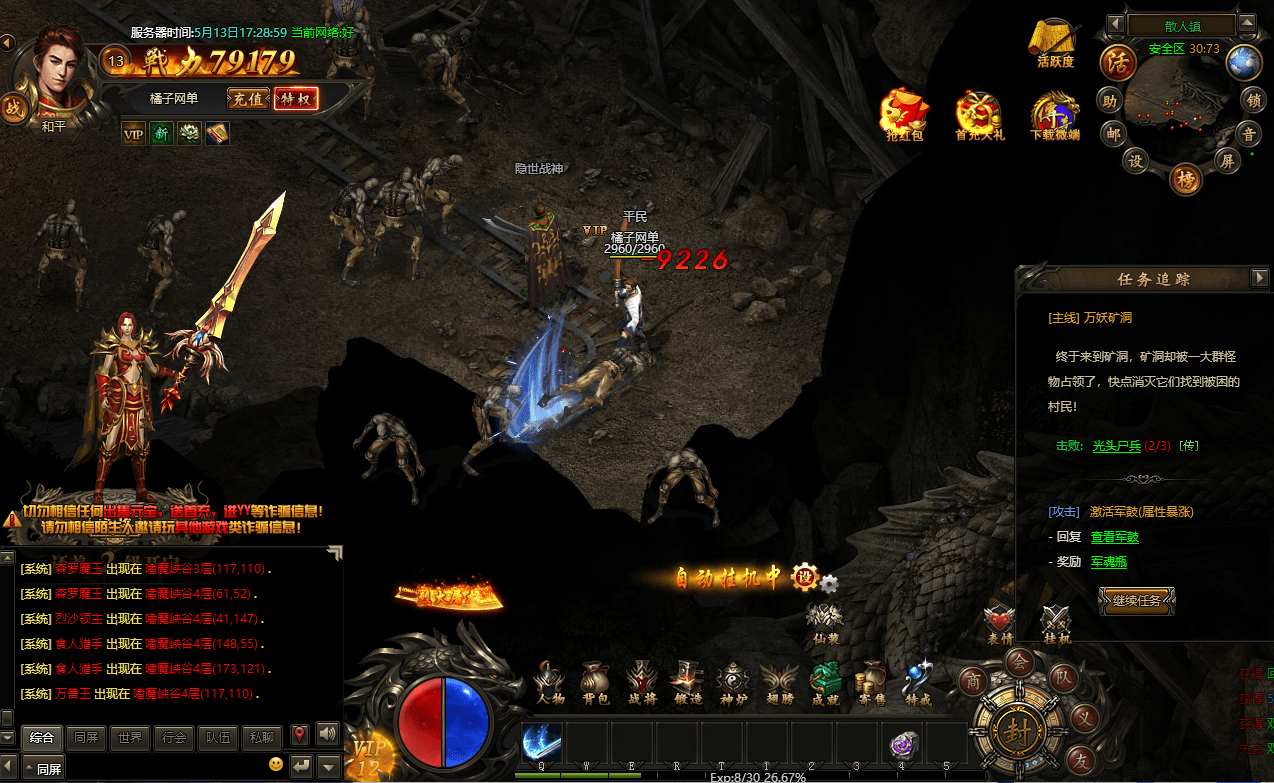Screen dimensions: 1274x783
Task: Click the 继续任务 continue quest button
Action: point(1136,601)
